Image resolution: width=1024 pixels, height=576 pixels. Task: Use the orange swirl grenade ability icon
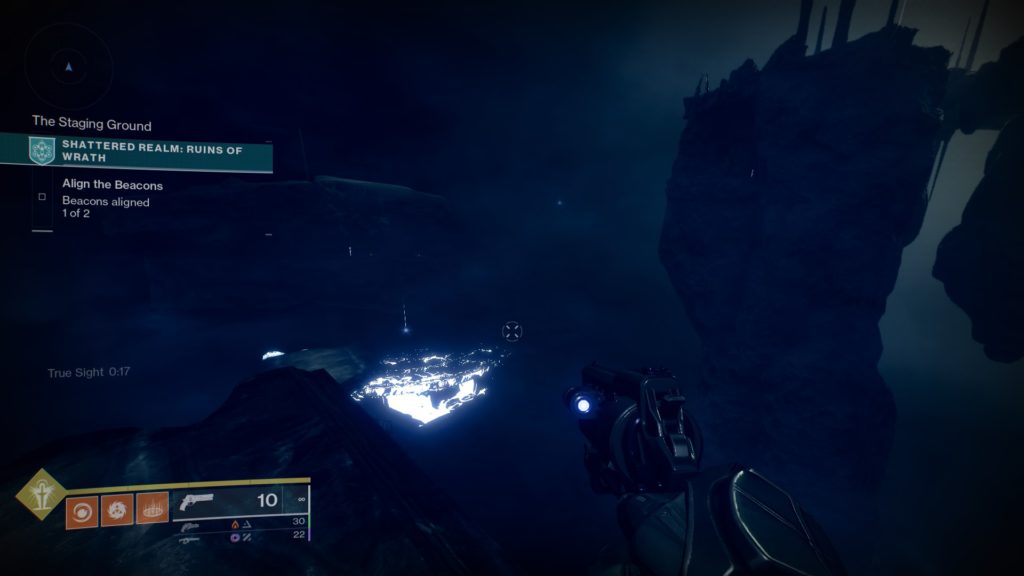point(81,510)
